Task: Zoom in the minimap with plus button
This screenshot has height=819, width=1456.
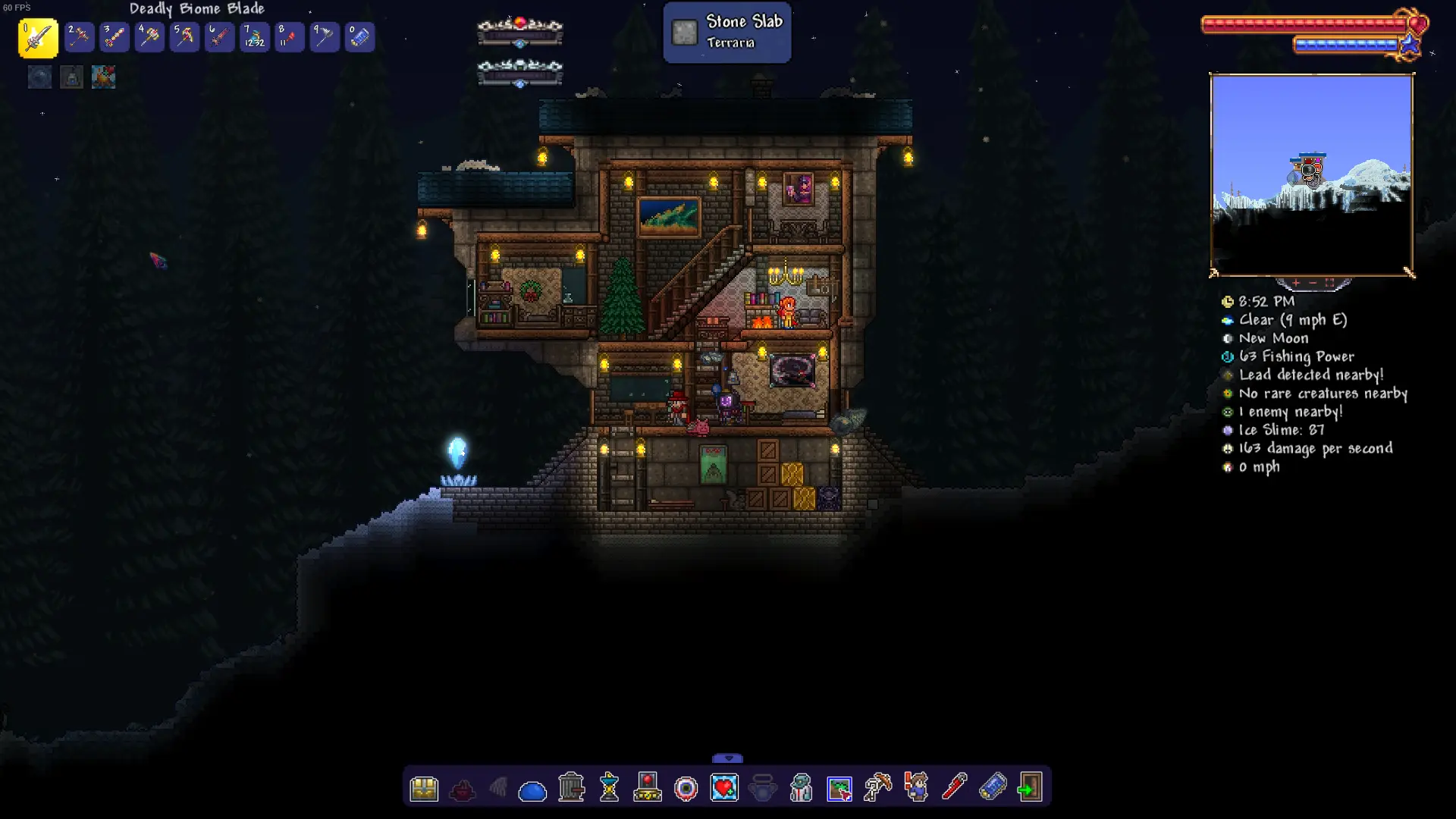Action: 1296,283
